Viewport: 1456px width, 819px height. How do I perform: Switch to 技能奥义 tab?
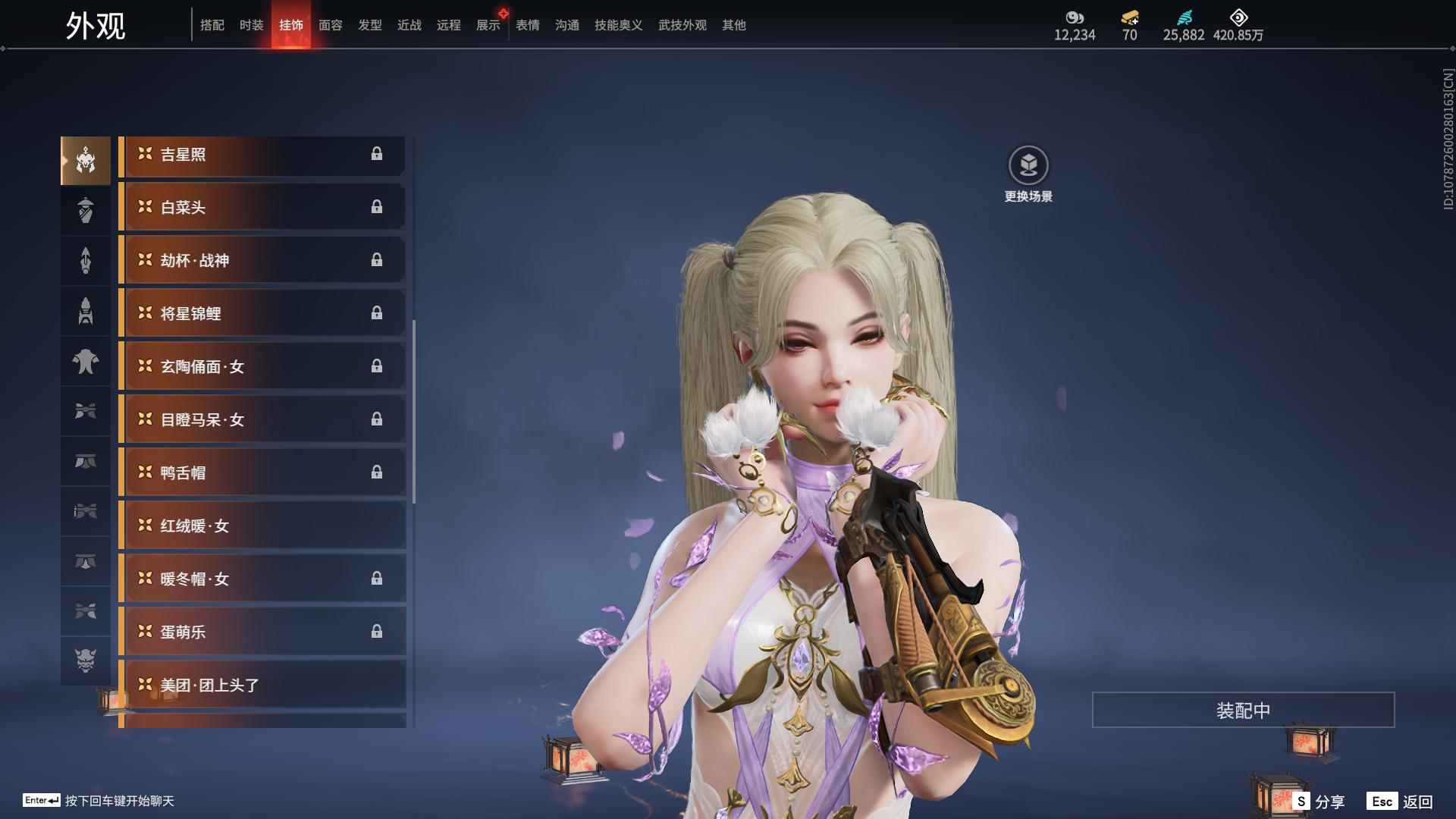[x=618, y=25]
